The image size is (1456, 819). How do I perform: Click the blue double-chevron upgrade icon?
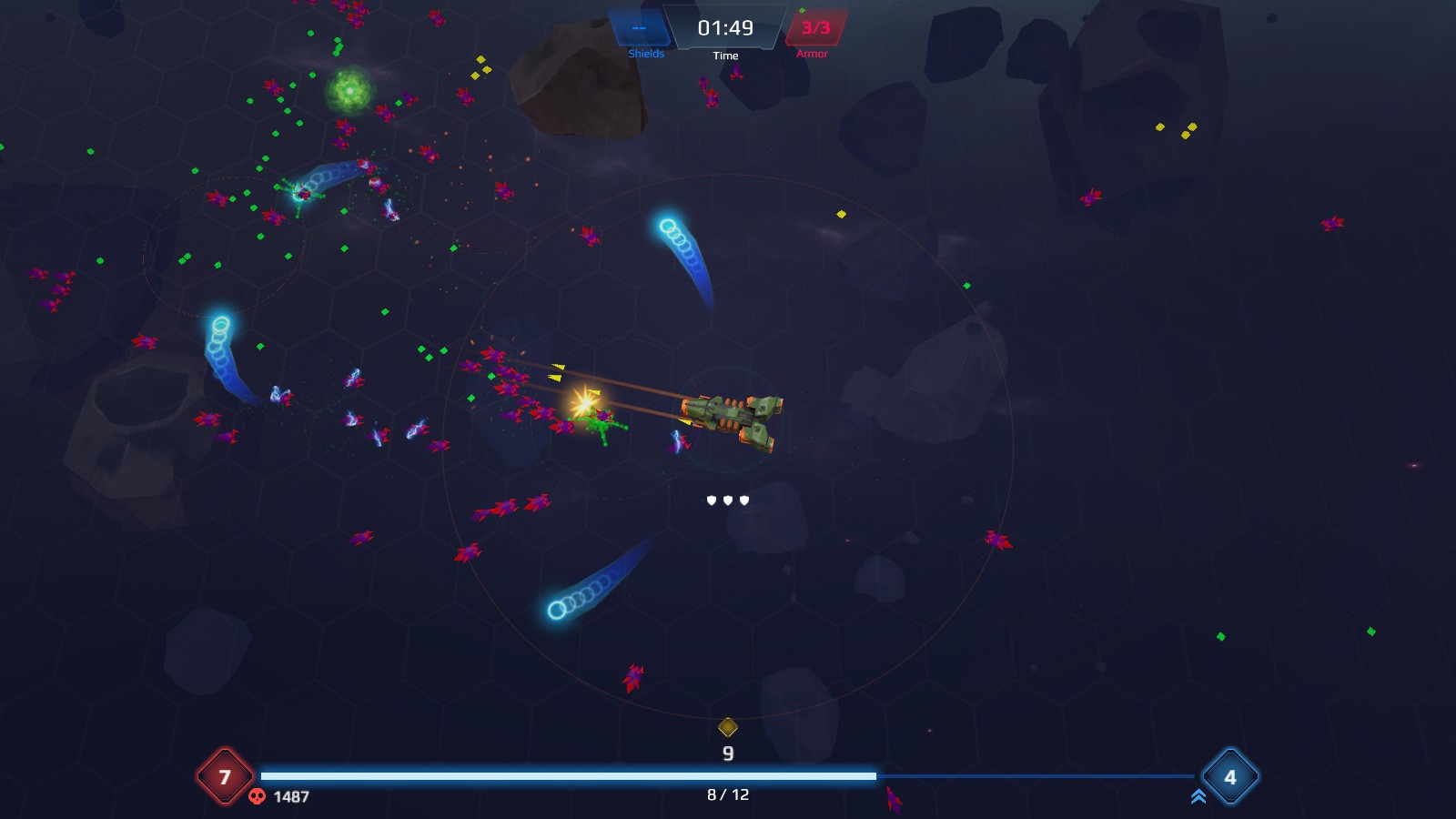tap(1198, 797)
